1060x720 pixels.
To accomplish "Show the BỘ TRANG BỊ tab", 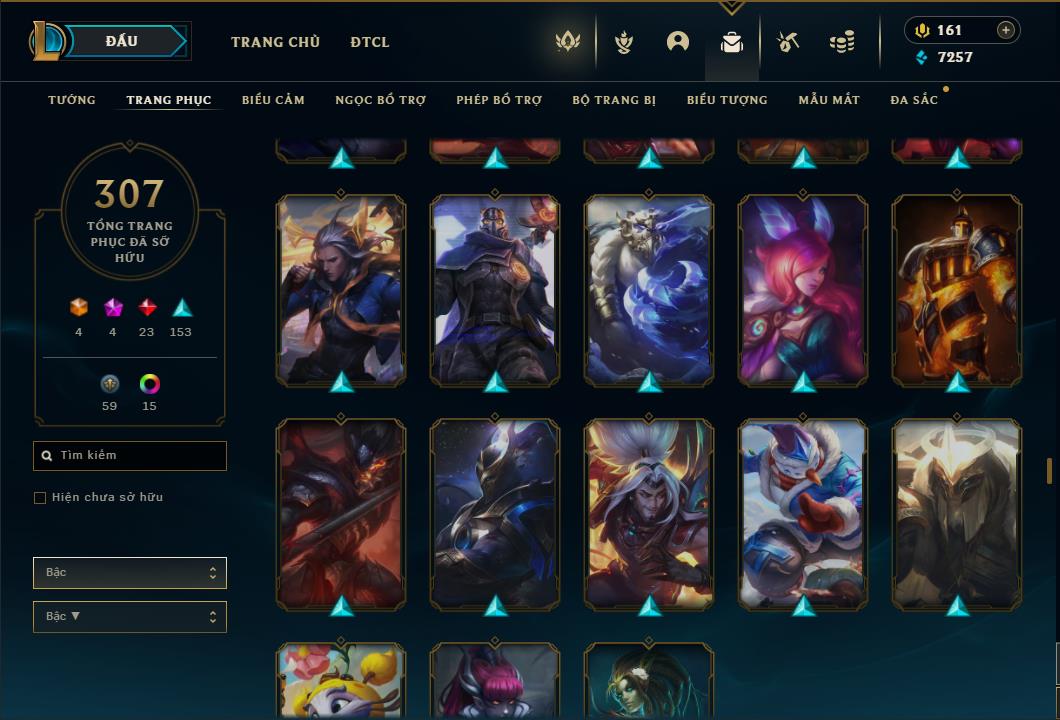I will click(614, 100).
